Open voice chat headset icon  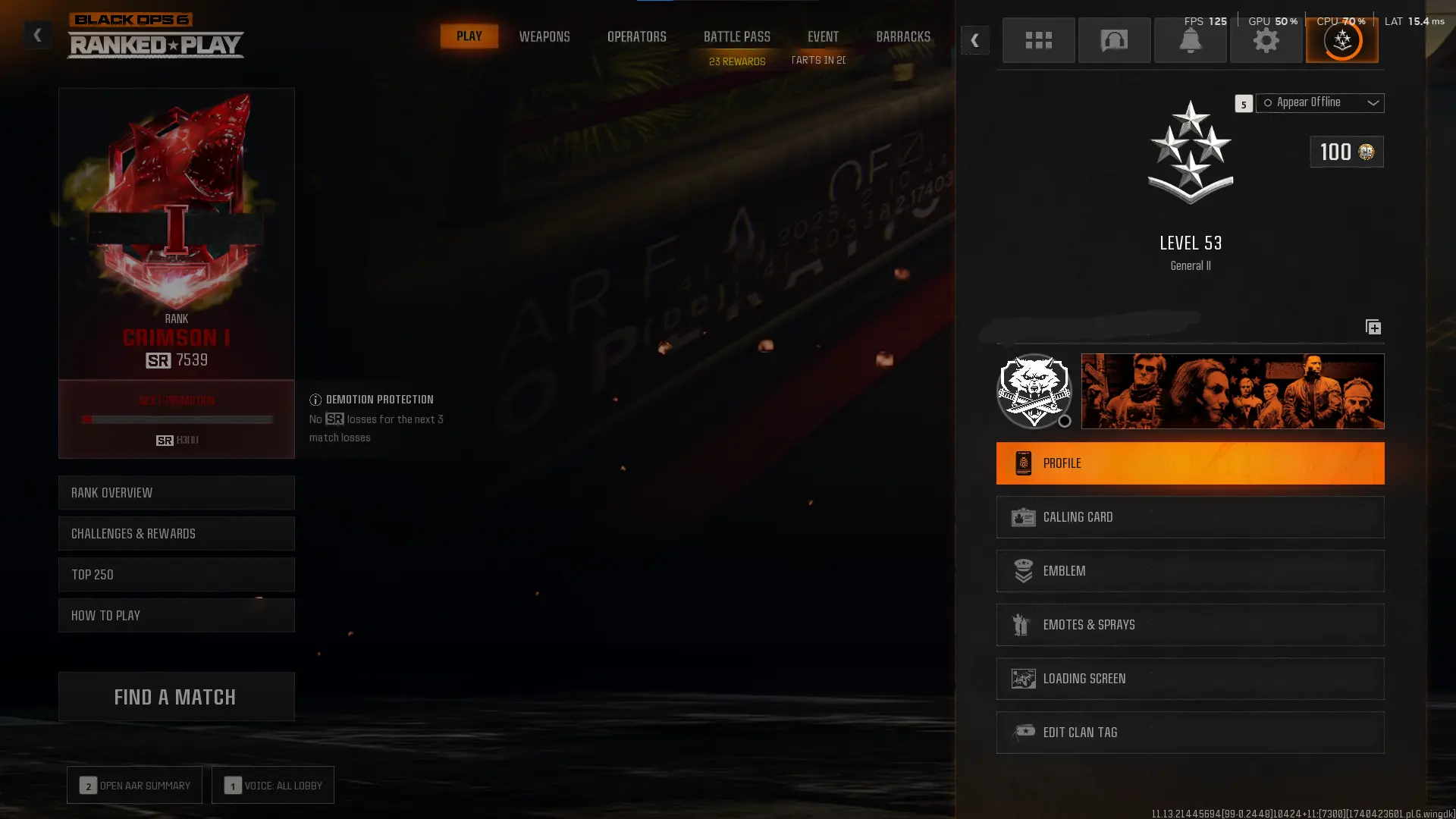point(1114,40)
